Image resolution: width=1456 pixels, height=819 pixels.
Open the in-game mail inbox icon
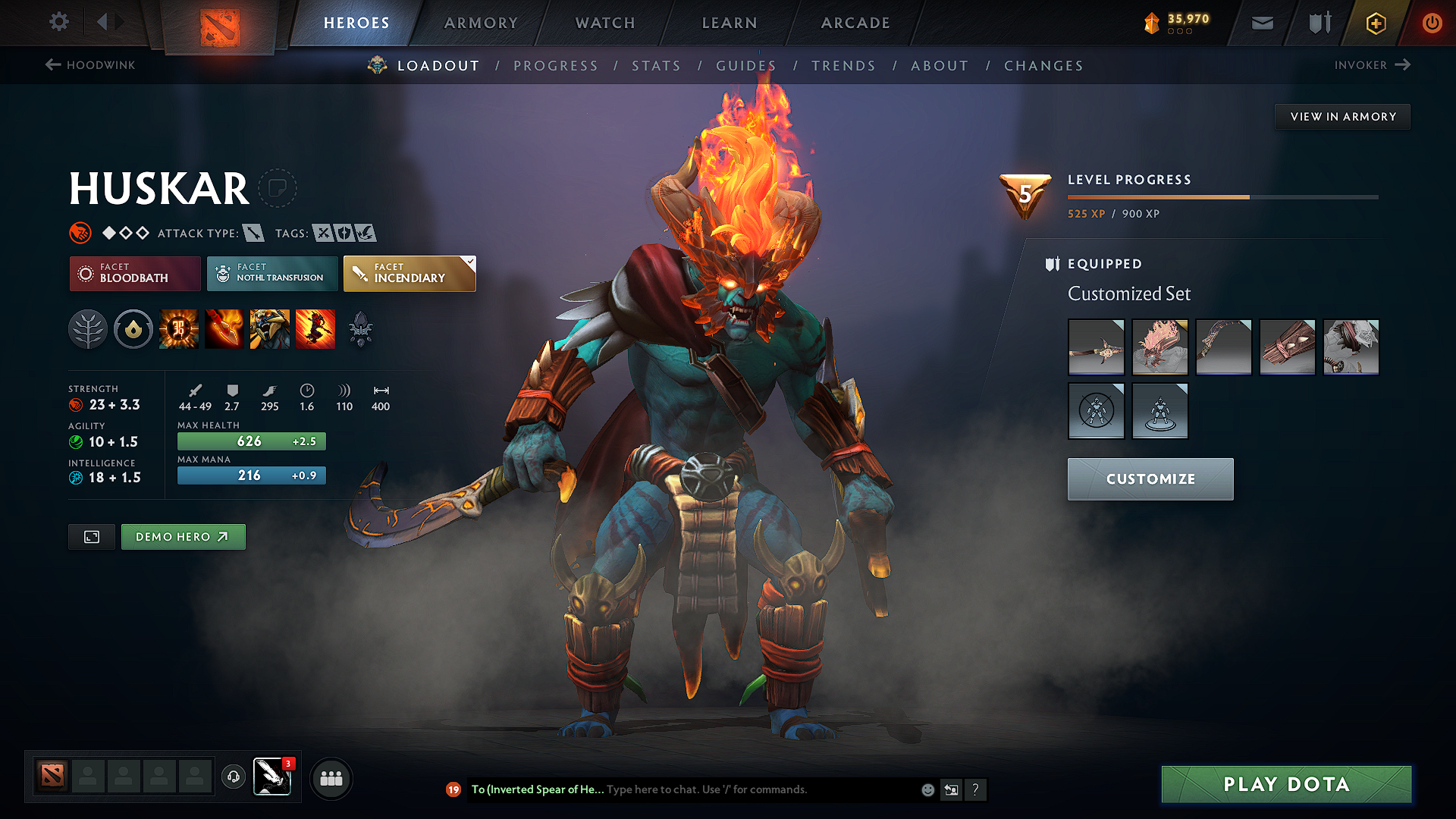[1261, 23]
